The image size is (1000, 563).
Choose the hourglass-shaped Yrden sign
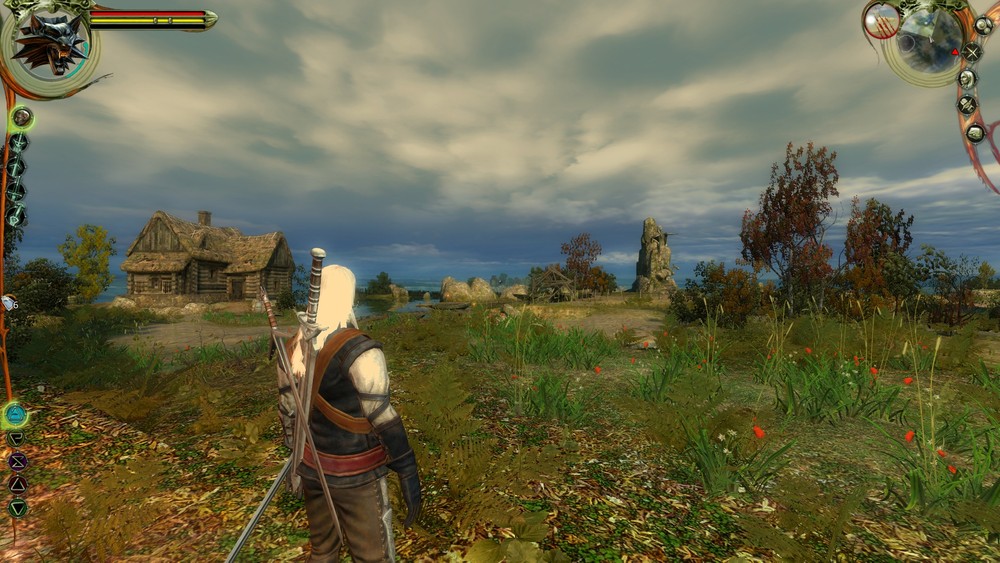pyautogui.click(x=17, y=461)
